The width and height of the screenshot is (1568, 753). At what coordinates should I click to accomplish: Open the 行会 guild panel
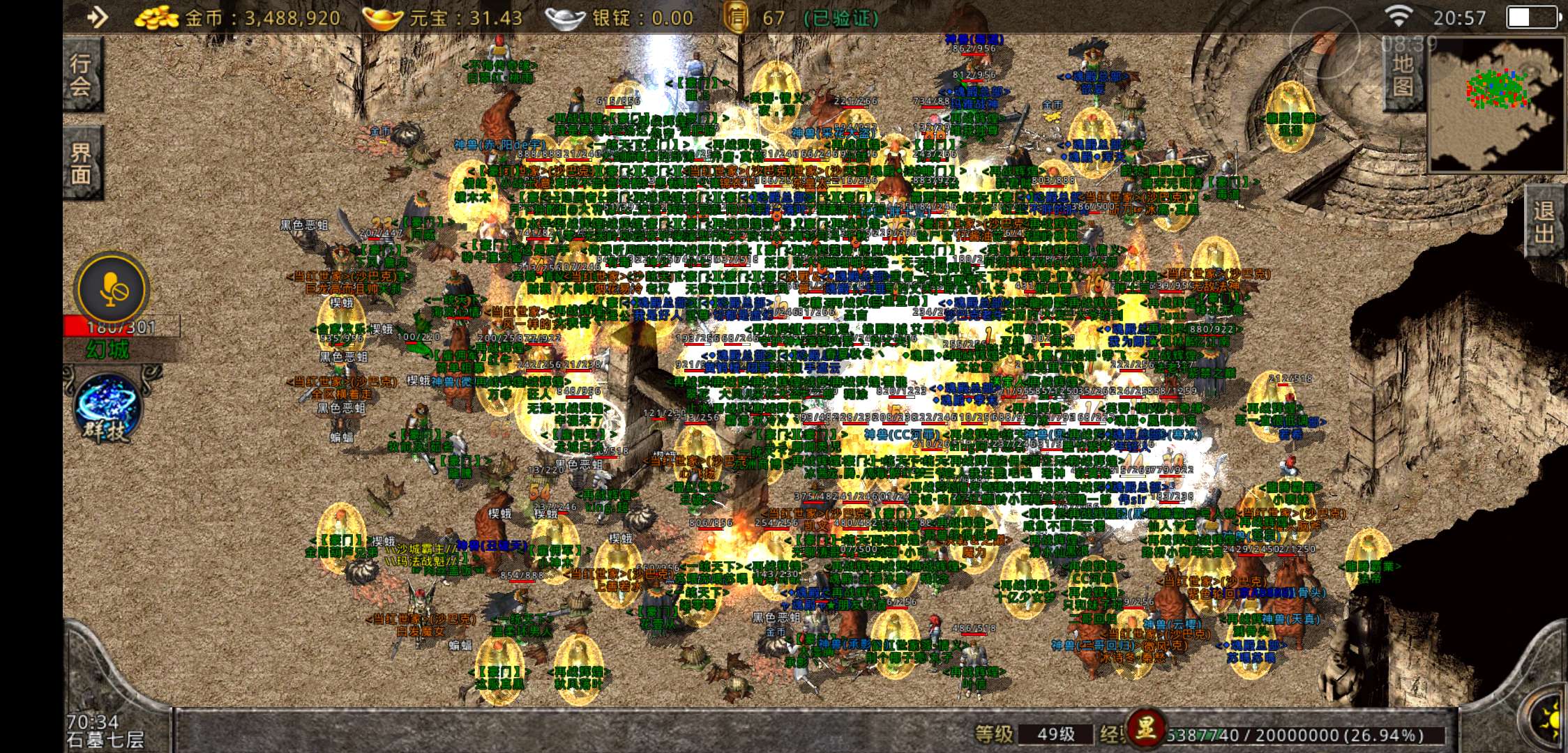(82, 75)
